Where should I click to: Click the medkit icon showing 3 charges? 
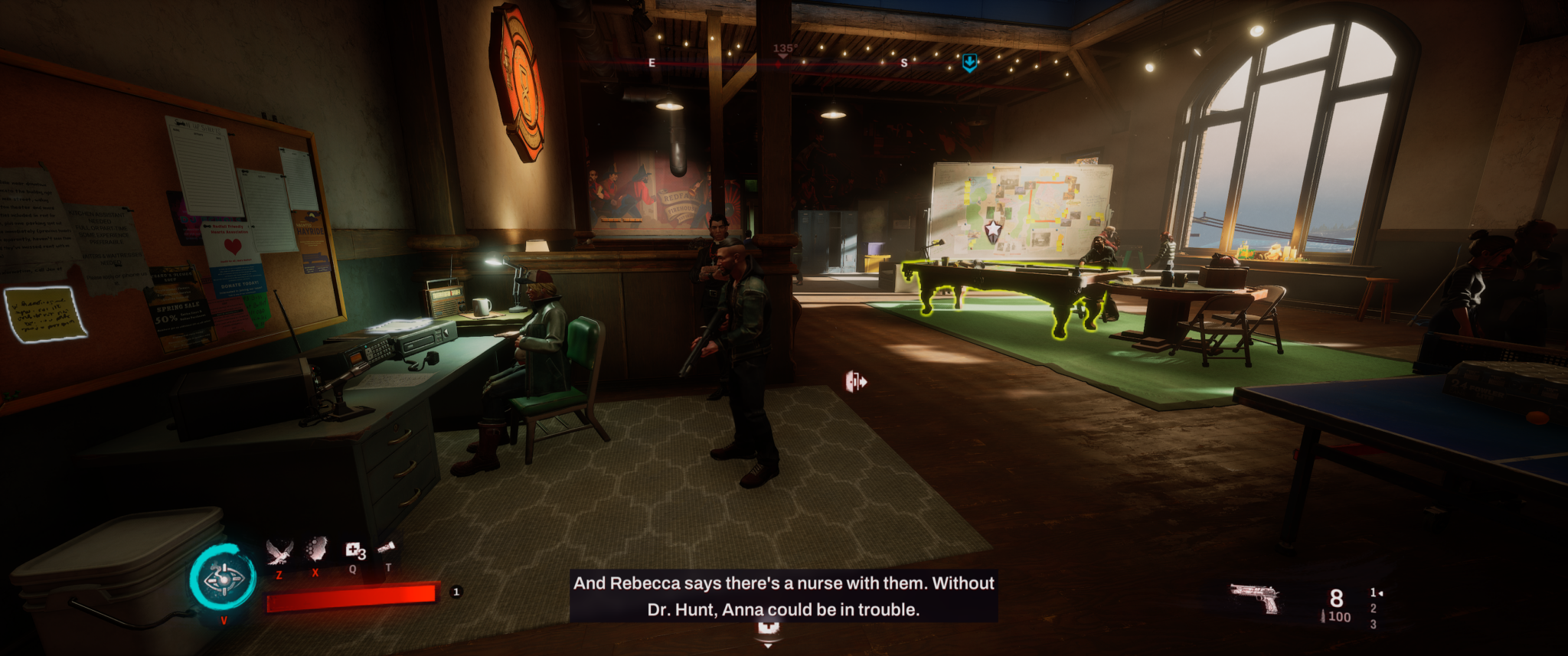[x=354, y=551]
